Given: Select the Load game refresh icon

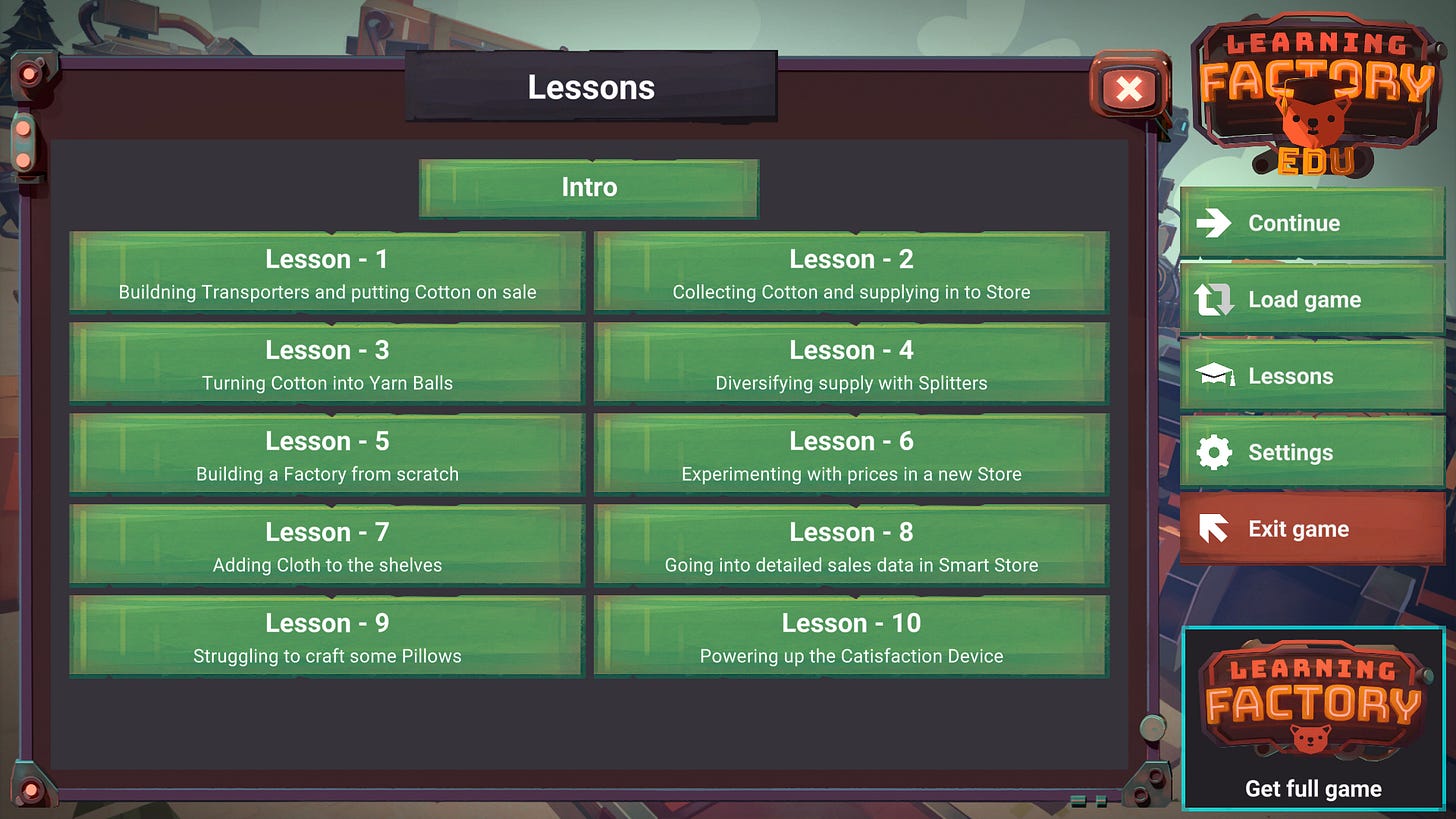Looking at the screenshot, I should (x=1213, y=299).
